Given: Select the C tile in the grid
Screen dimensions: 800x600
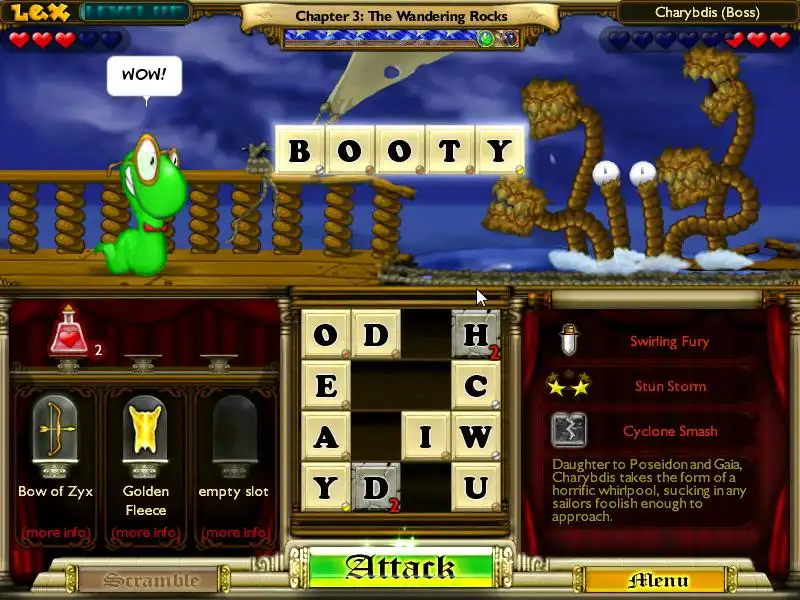Looking at the screenshot, I should [x=476, y=385].
